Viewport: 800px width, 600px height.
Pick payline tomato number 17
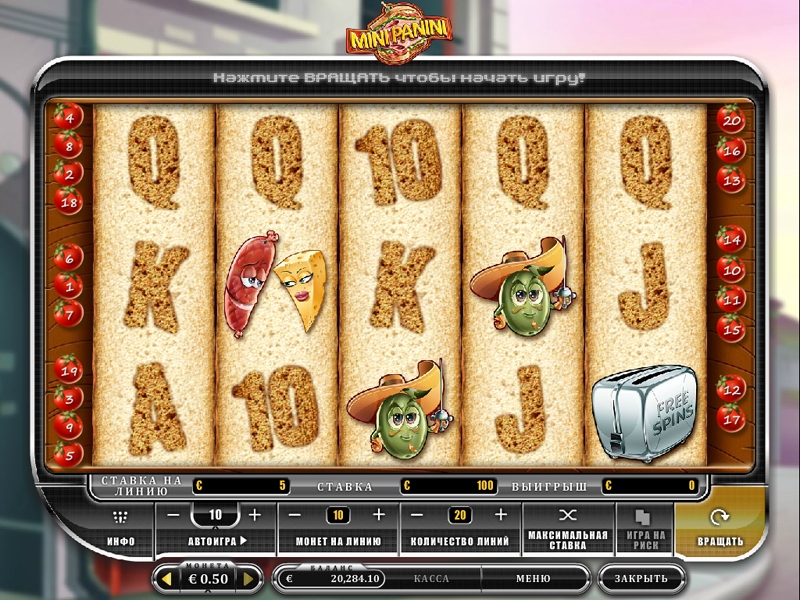(731, 418)
